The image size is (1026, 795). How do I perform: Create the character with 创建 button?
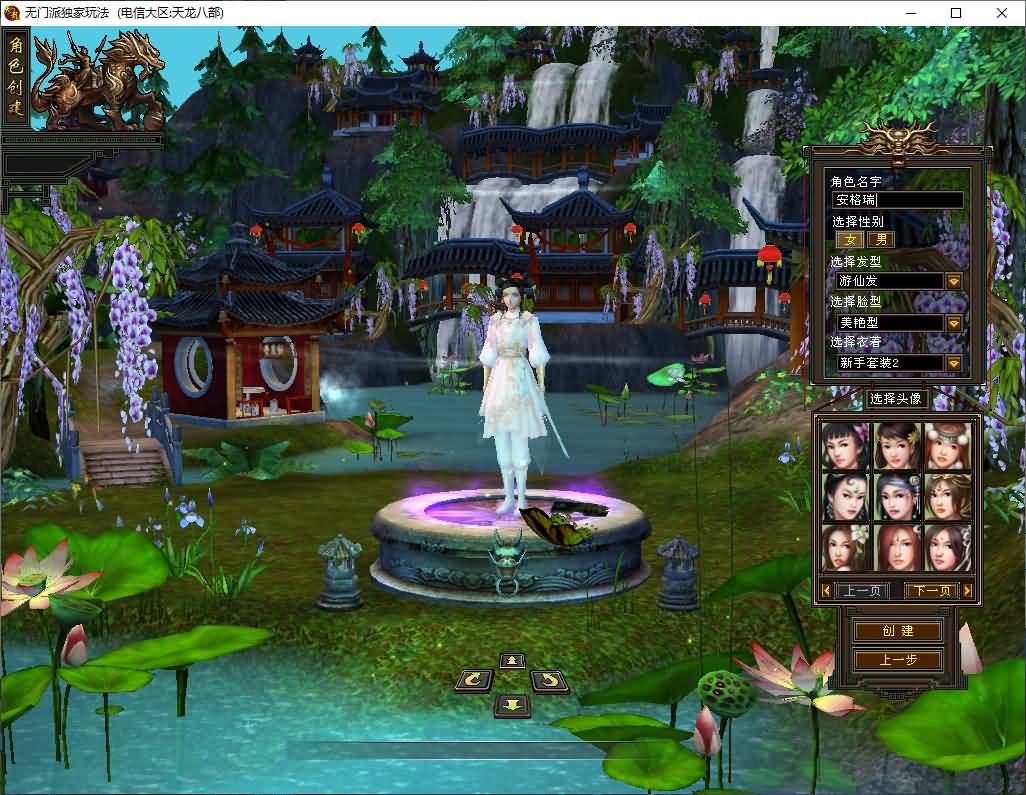897,631
